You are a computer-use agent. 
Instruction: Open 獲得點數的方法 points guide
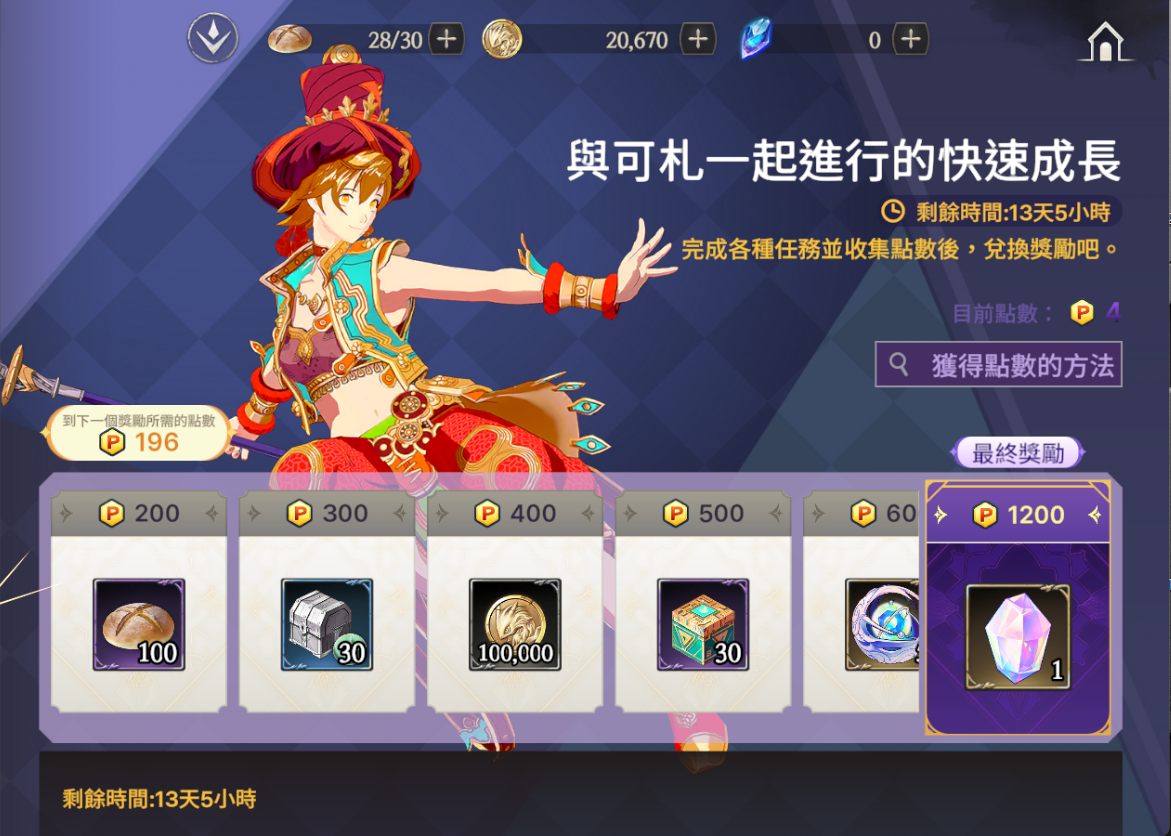pos(998,365)
